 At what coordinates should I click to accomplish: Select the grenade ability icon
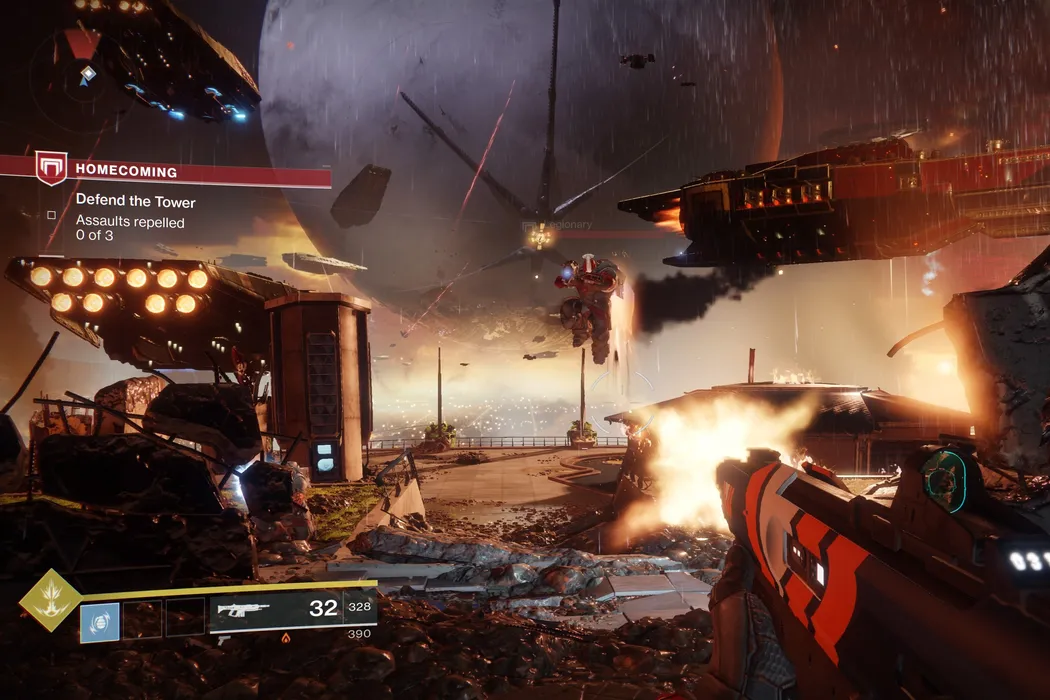tap(100, 621)
